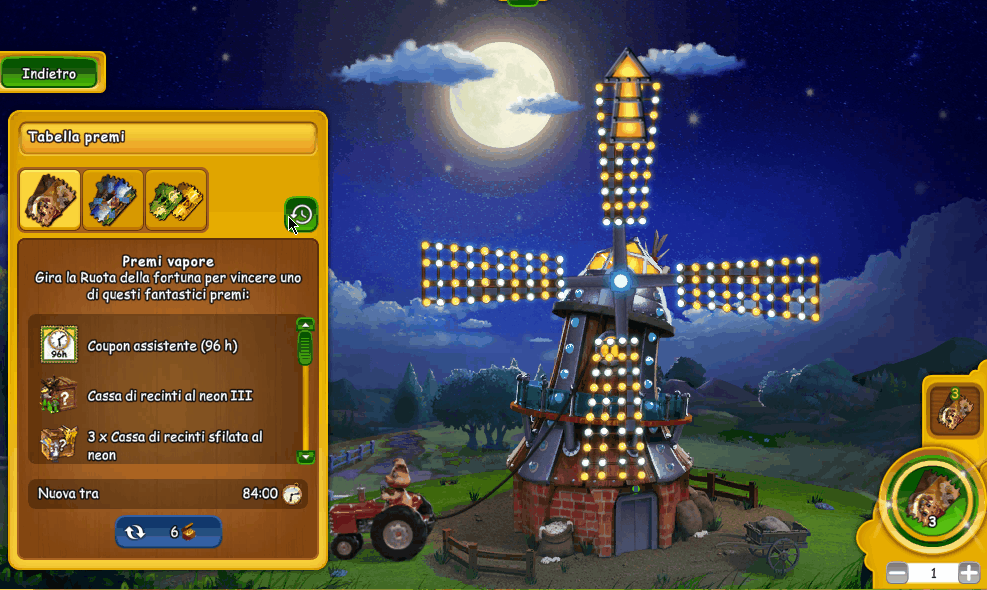This screenshot has height=590, width=987.
Task: Select the Cassa di recinti al neon III prize
Action: pyautogui.click(x=170, y=396)
